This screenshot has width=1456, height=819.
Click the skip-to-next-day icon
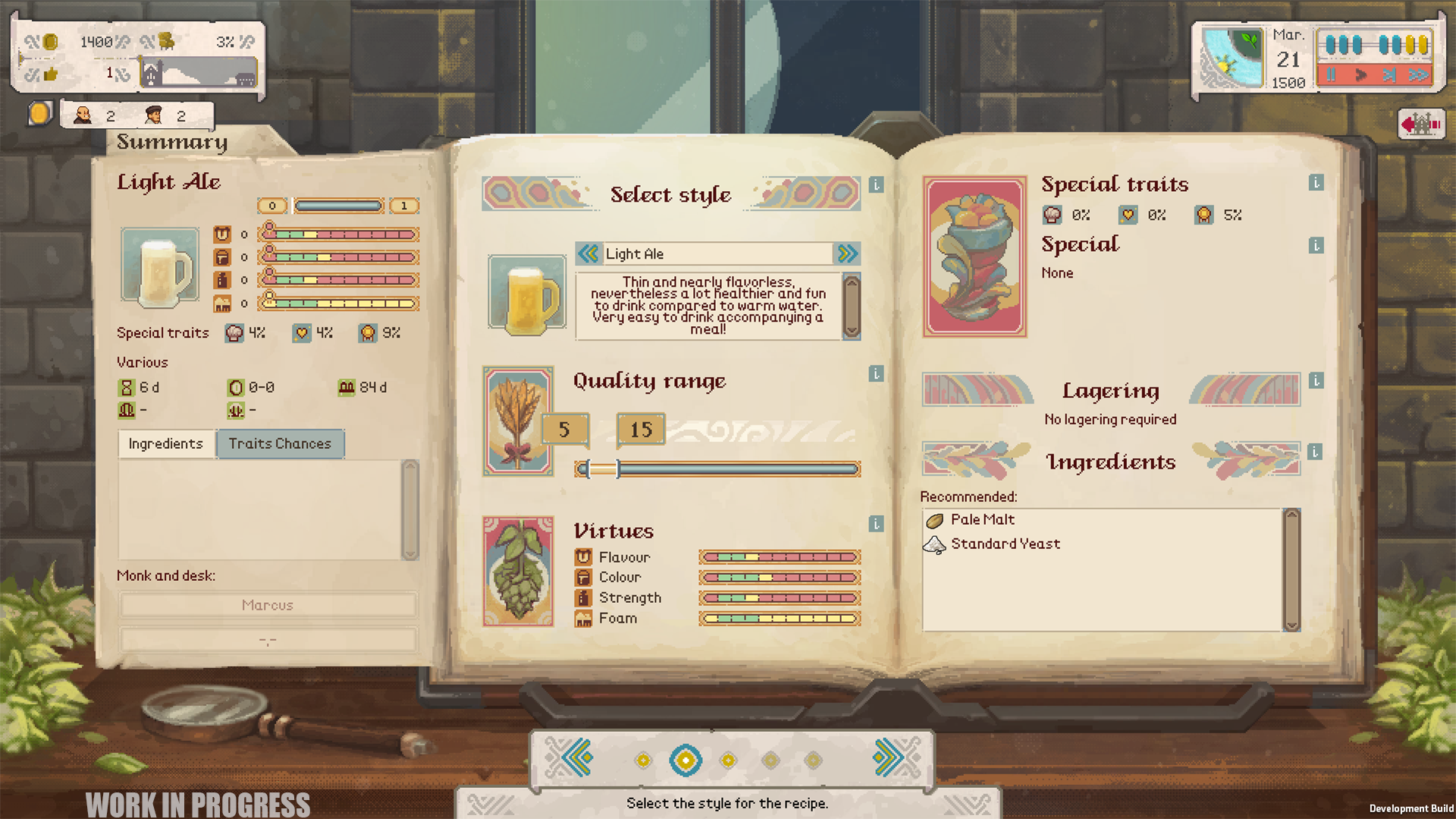point(1389,75)
